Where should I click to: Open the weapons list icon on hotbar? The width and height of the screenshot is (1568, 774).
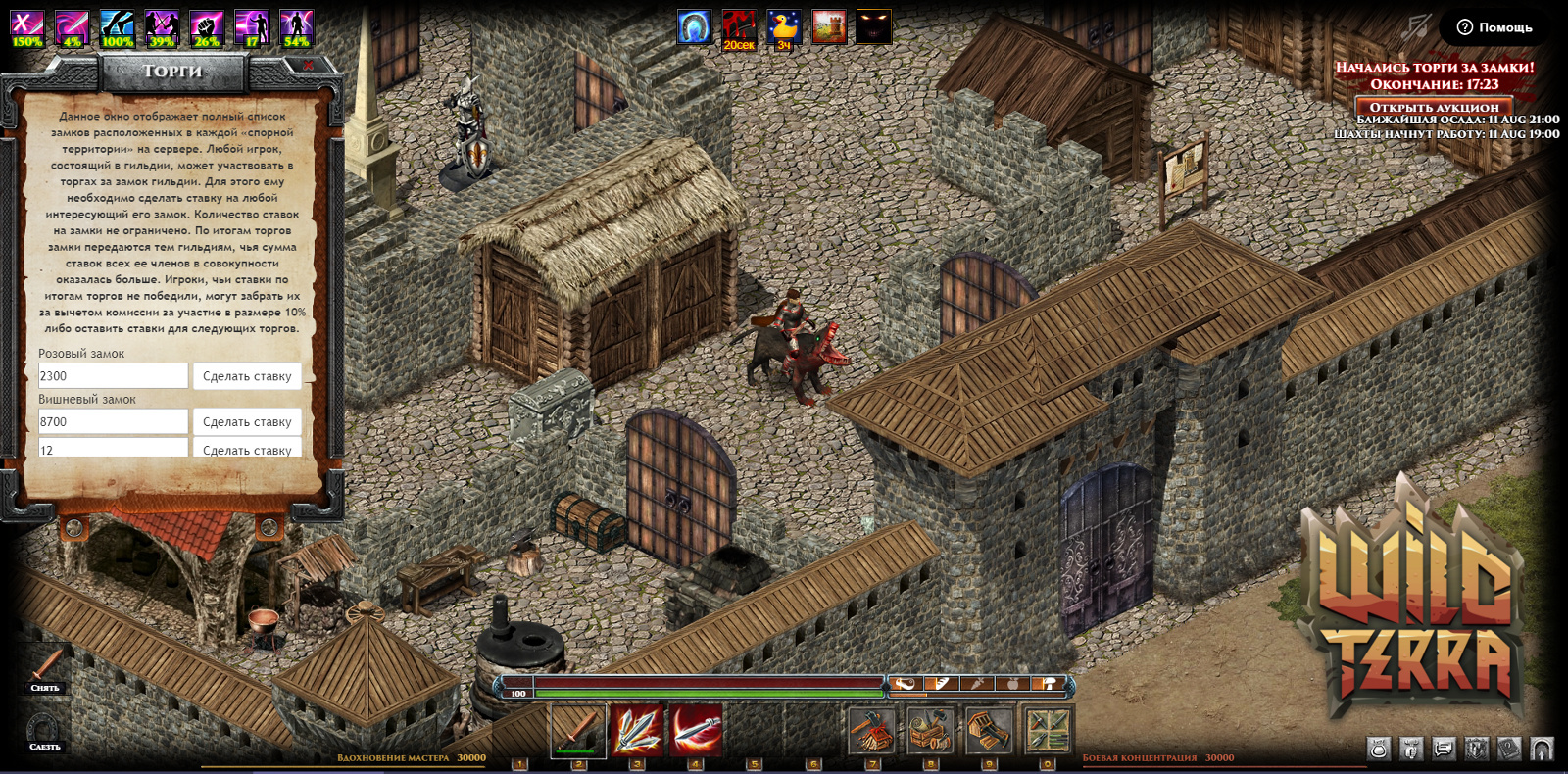1048,730
